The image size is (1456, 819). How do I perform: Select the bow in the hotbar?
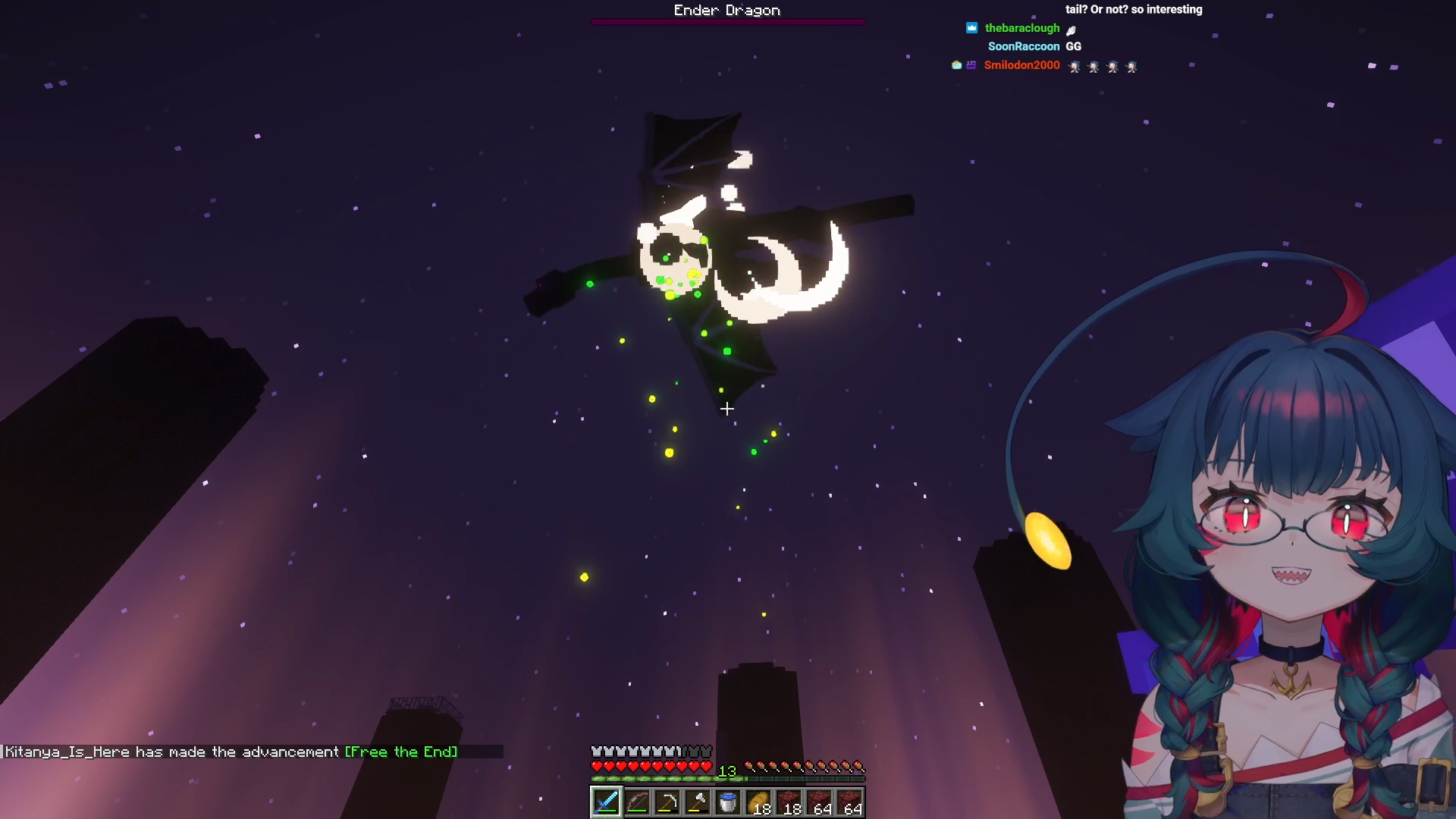coord(637,802)
